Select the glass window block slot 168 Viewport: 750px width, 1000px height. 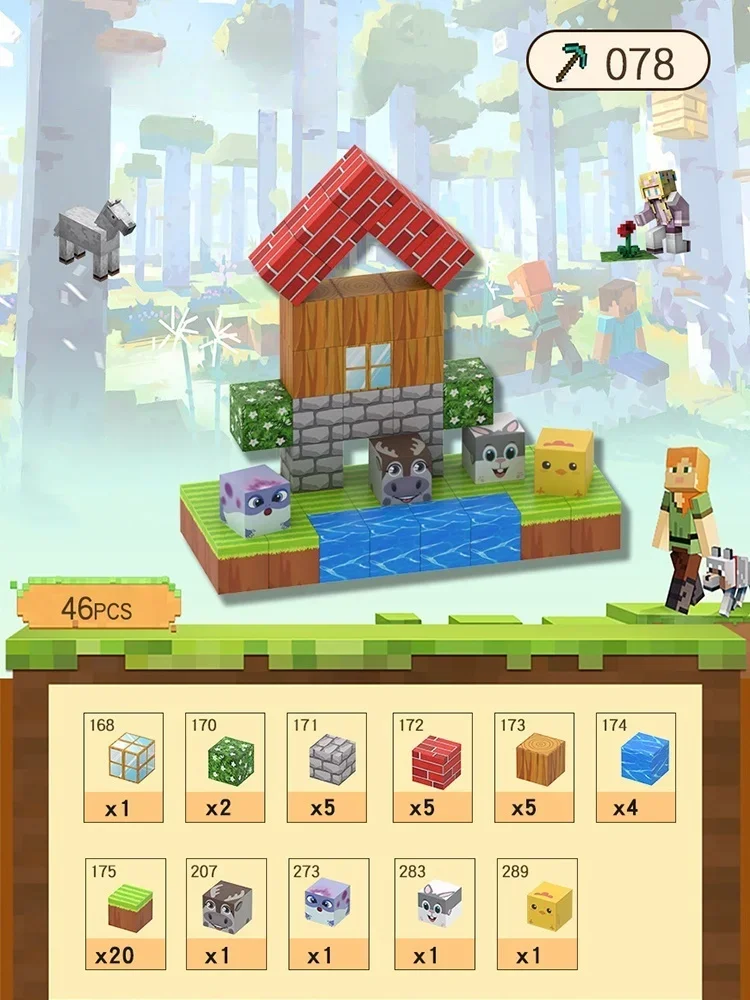click(x=124, y=767)
